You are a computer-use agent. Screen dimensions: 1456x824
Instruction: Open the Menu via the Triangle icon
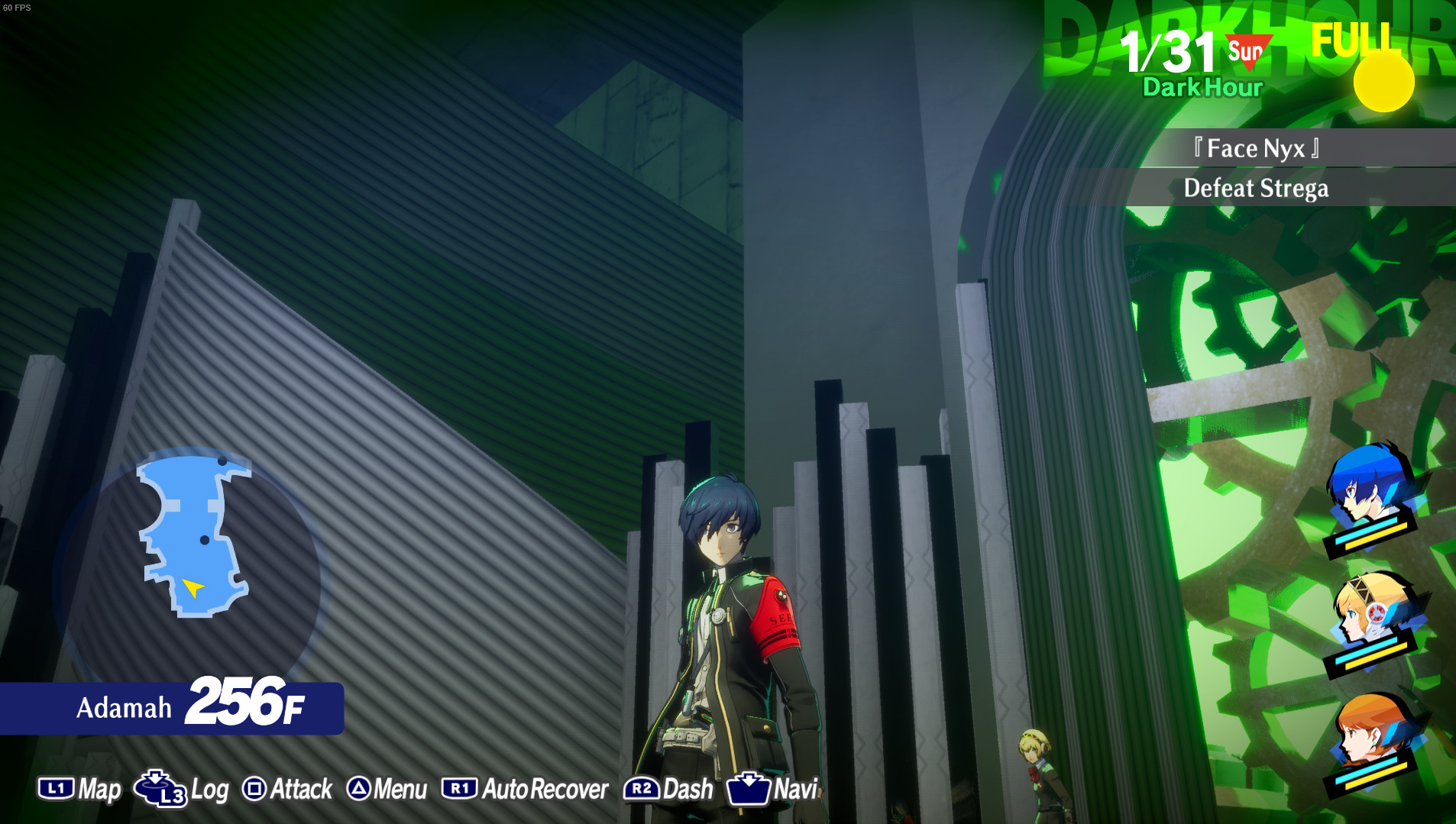[360, 789]
